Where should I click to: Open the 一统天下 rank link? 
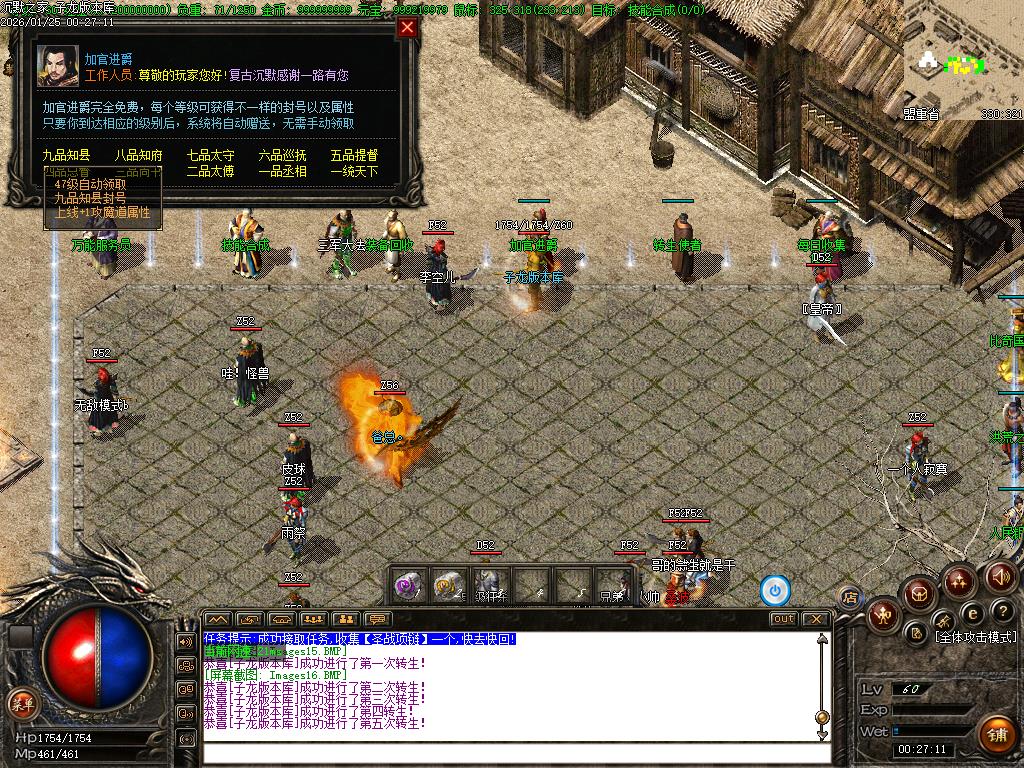coord(354,171)
